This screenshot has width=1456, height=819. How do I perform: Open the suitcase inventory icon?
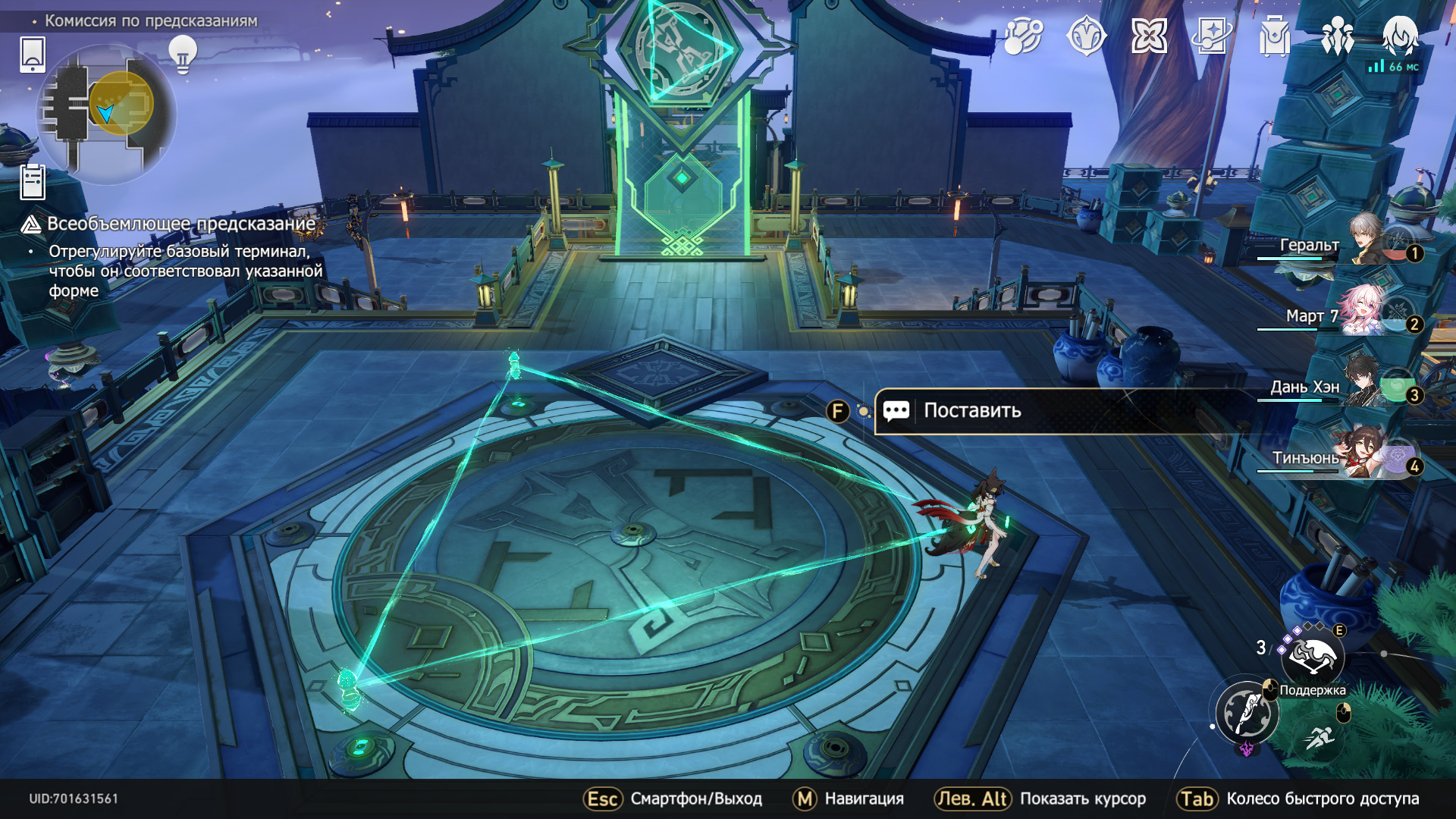coord(1275,36)
